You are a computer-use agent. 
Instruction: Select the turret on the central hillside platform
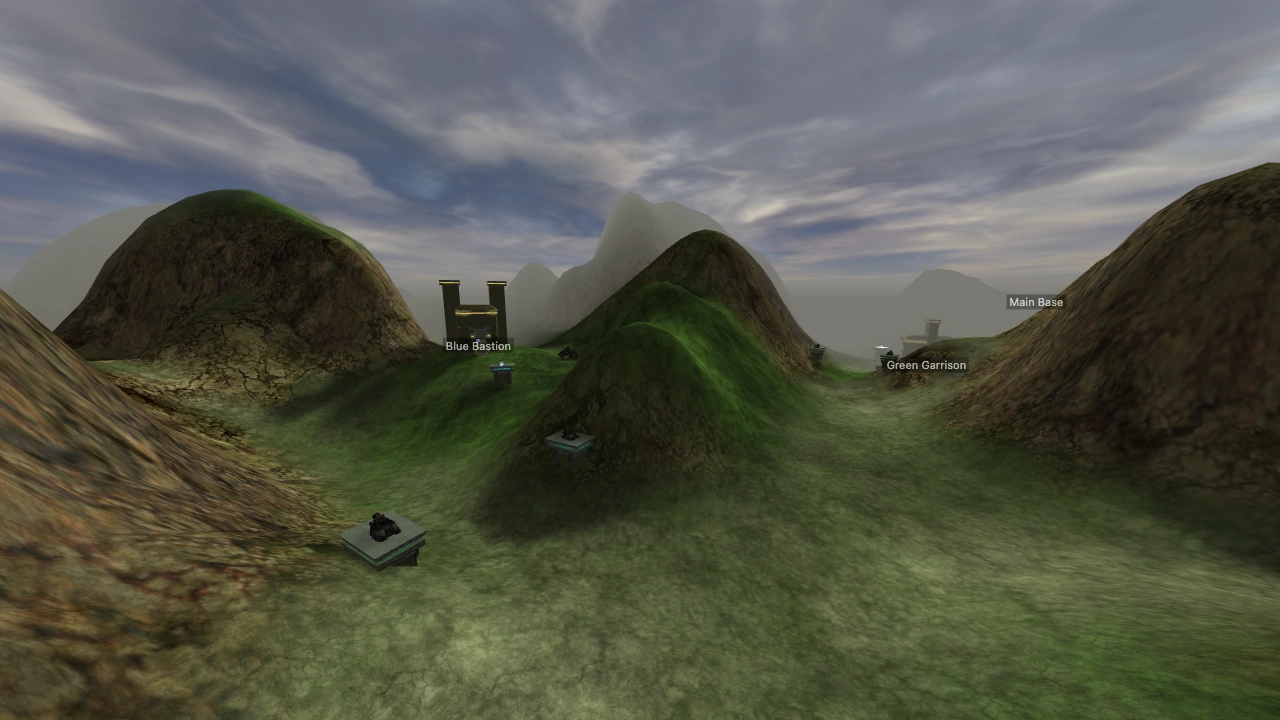coord(568,436)
